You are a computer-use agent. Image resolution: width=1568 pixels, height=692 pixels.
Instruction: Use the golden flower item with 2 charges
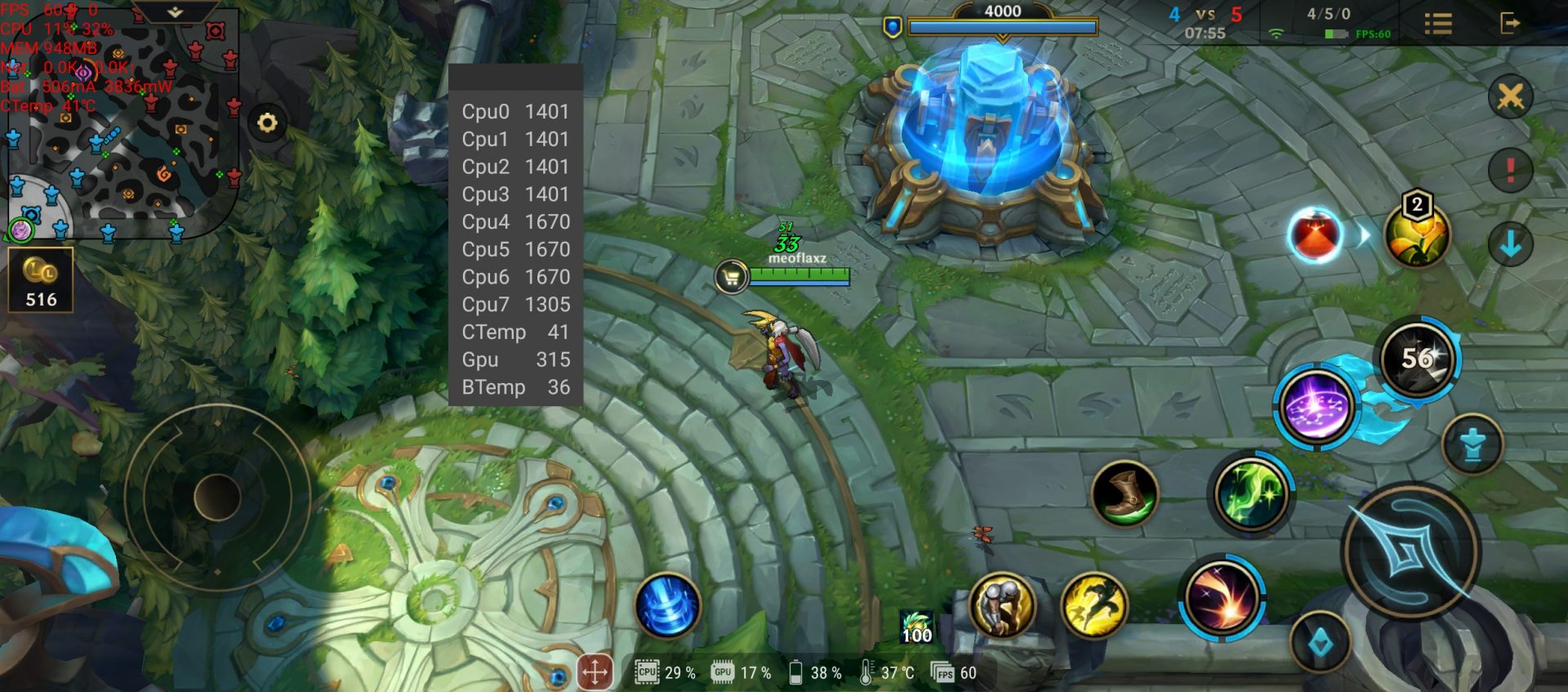click(1417, 235)
